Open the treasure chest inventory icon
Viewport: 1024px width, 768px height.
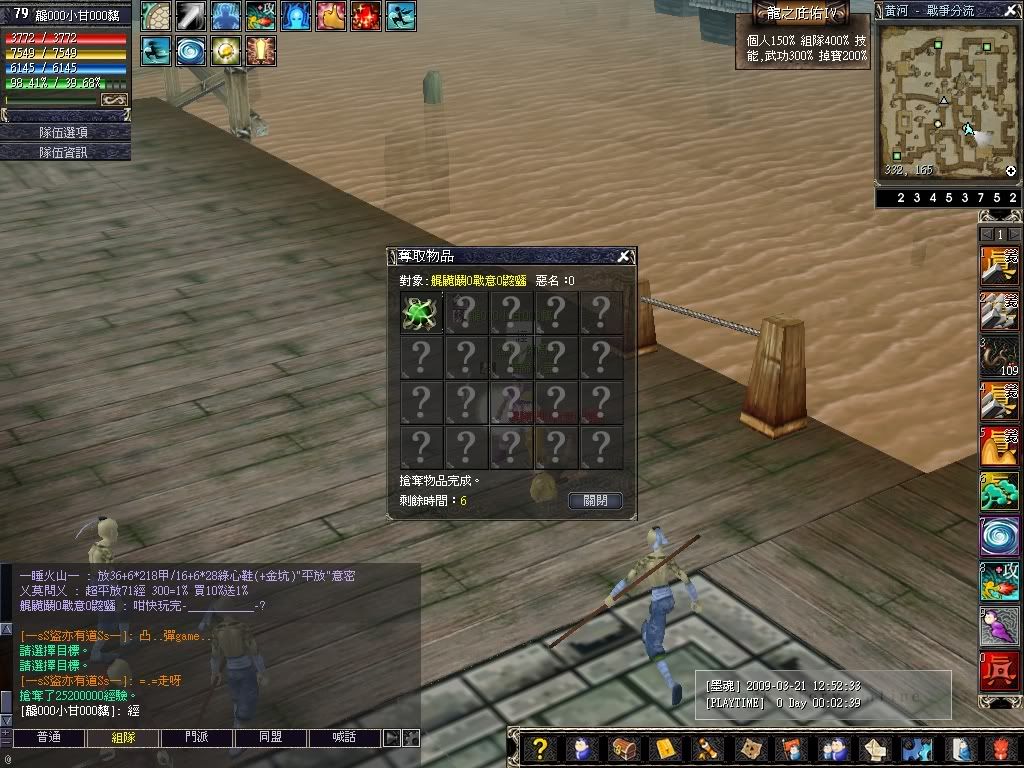(x=623, y=748)
